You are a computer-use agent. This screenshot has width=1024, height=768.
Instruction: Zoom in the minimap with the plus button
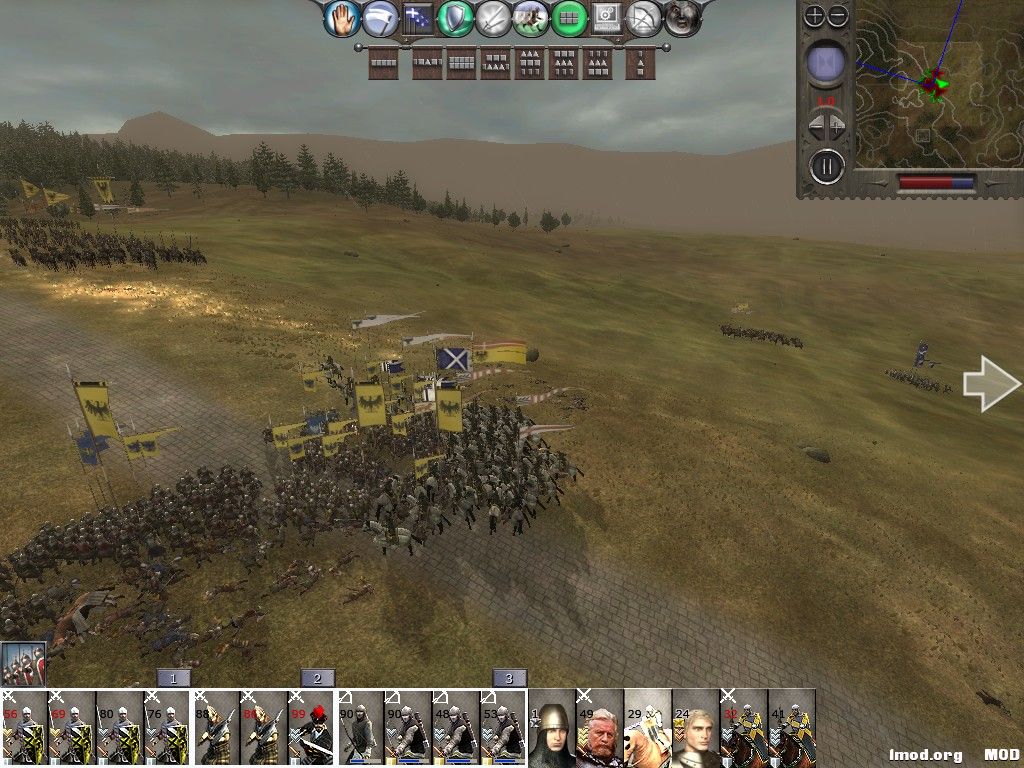[815, 15]
